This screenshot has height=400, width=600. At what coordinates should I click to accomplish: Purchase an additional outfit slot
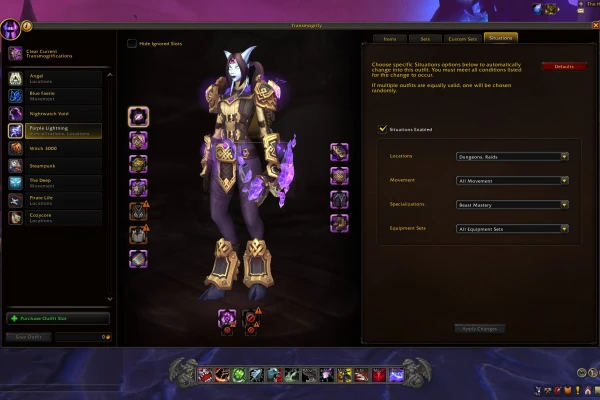click(57, 318)
